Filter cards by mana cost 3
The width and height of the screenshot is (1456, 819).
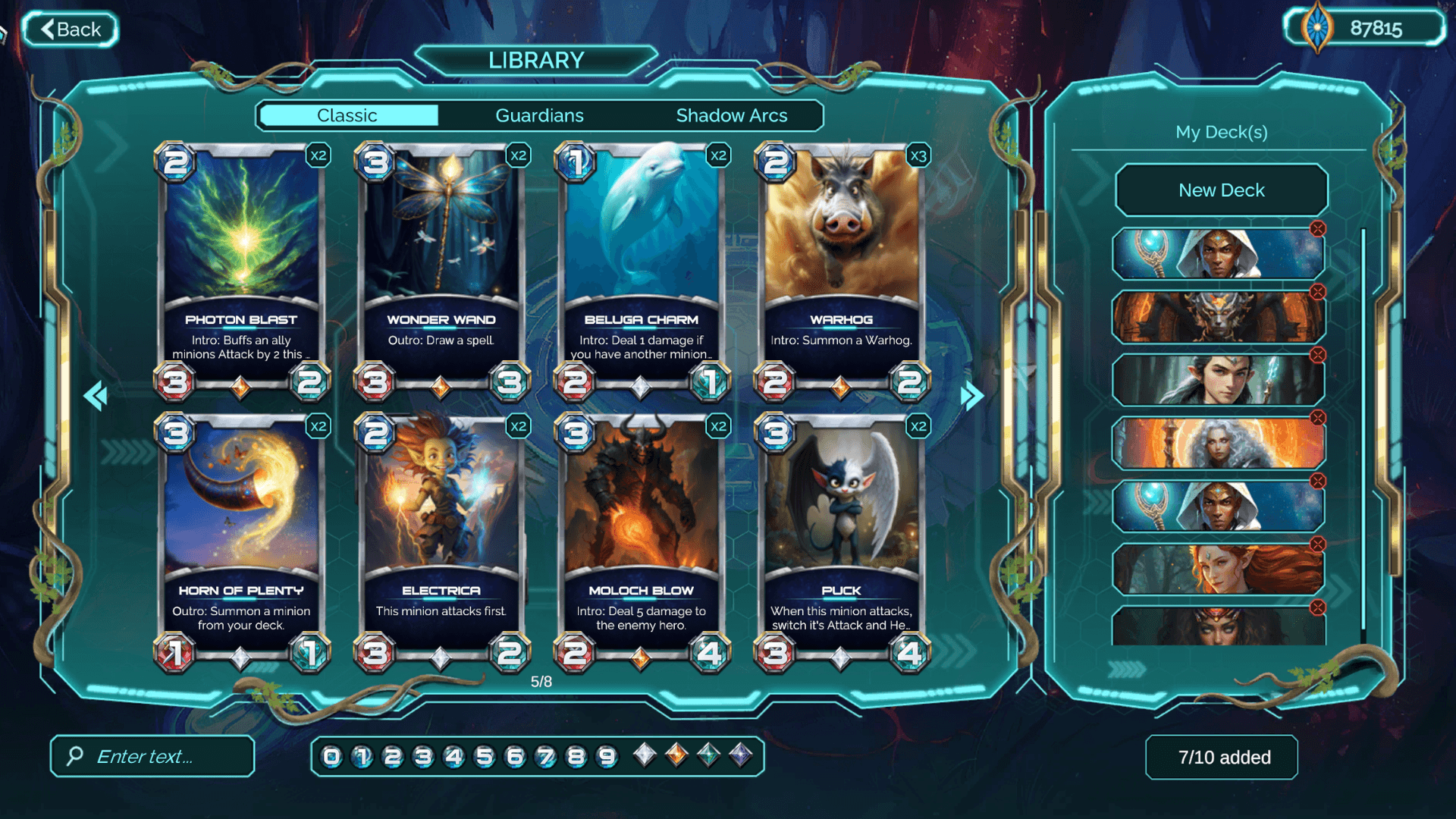click(422, 756)
